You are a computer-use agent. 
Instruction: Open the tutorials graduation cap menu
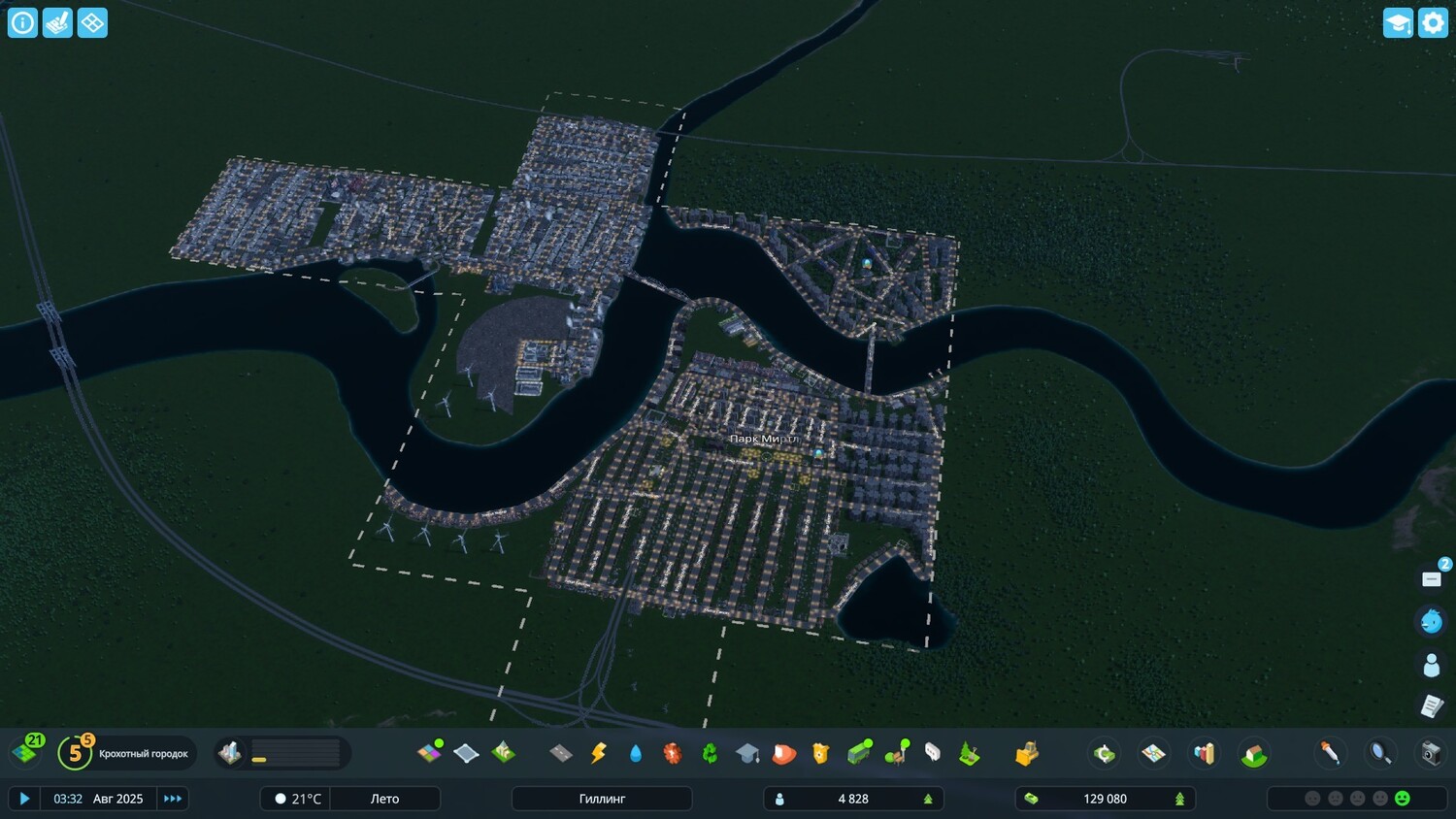(1397, 21)
